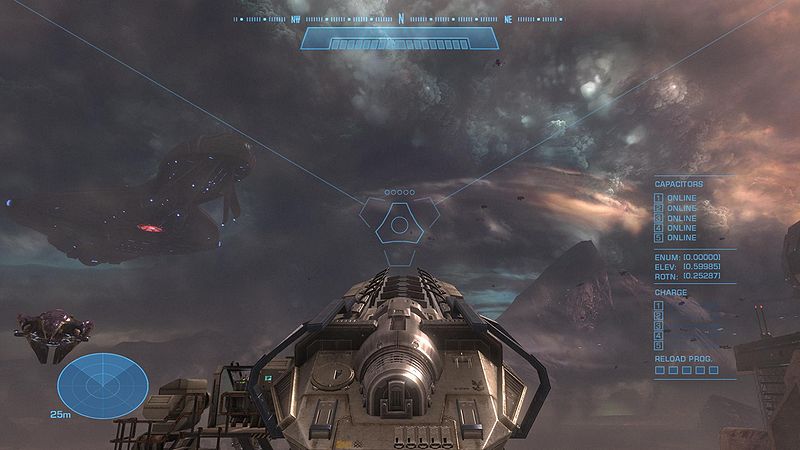Select the hexagonal targeting reticle

[x=399, y=224]
